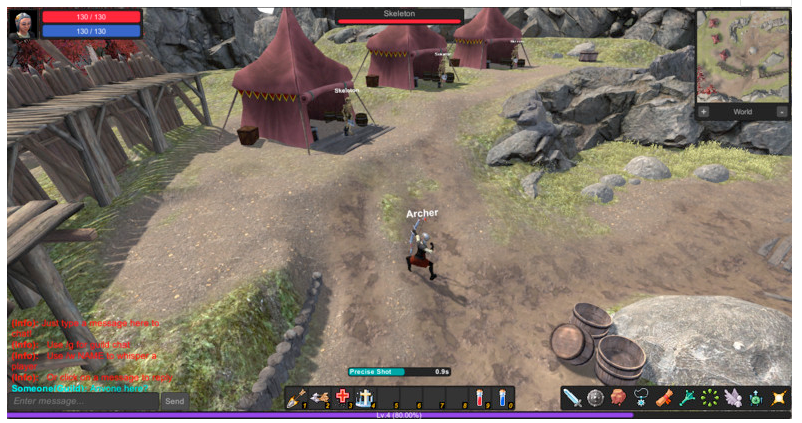This screenshot has height=423, width=802.
Task: Click the minimap view
Action: (742, 56)
